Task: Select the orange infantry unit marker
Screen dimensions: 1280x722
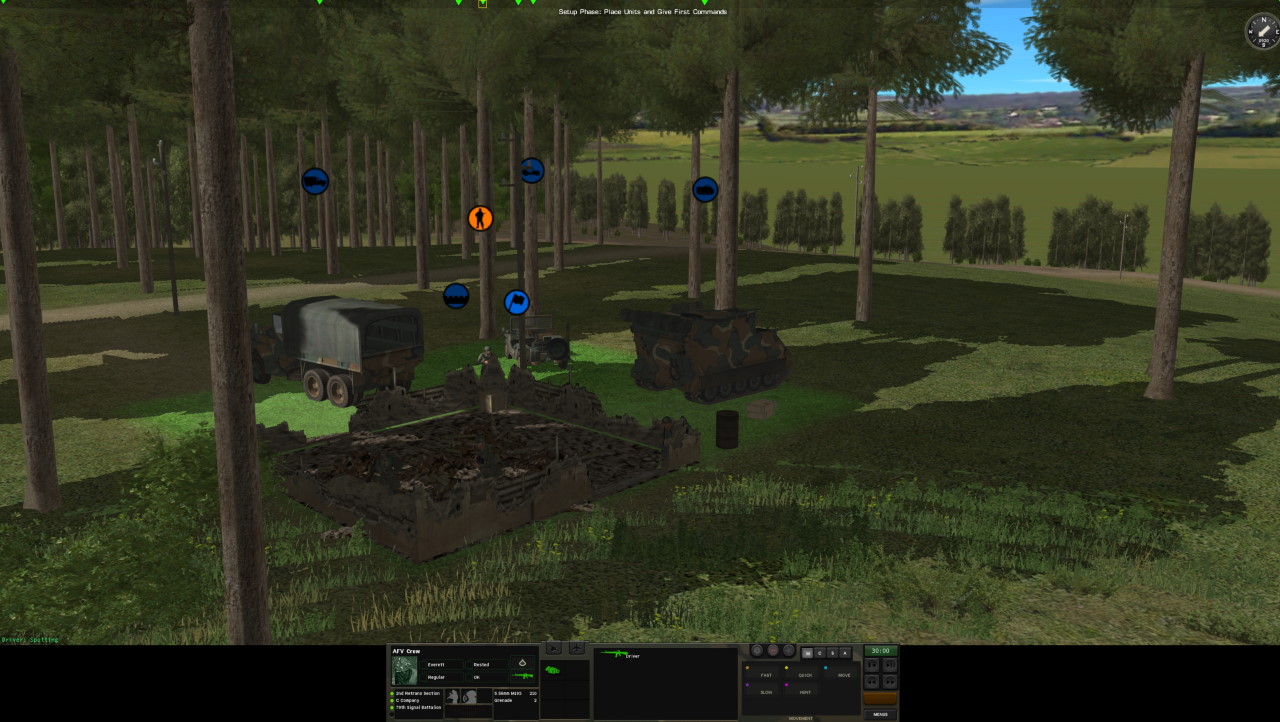Action: (x=481, y=218)
